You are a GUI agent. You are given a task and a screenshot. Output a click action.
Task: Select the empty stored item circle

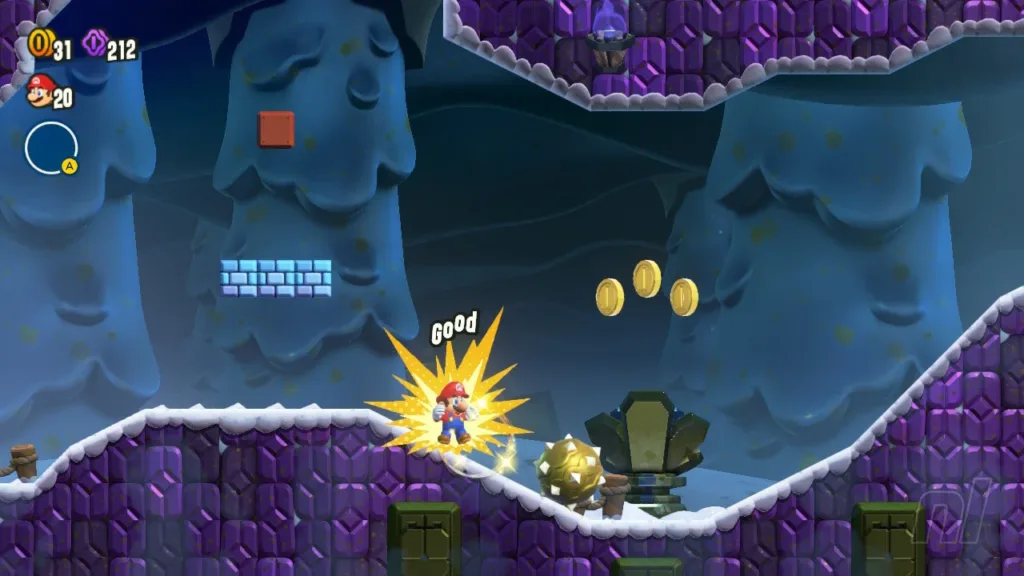point(49,148)
